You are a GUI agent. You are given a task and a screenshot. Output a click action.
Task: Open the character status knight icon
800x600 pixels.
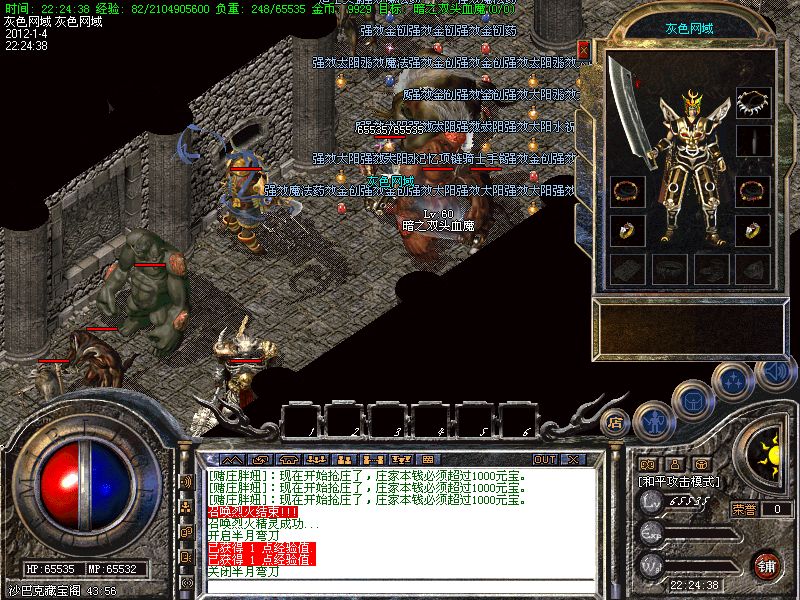[x=654, y=420]
